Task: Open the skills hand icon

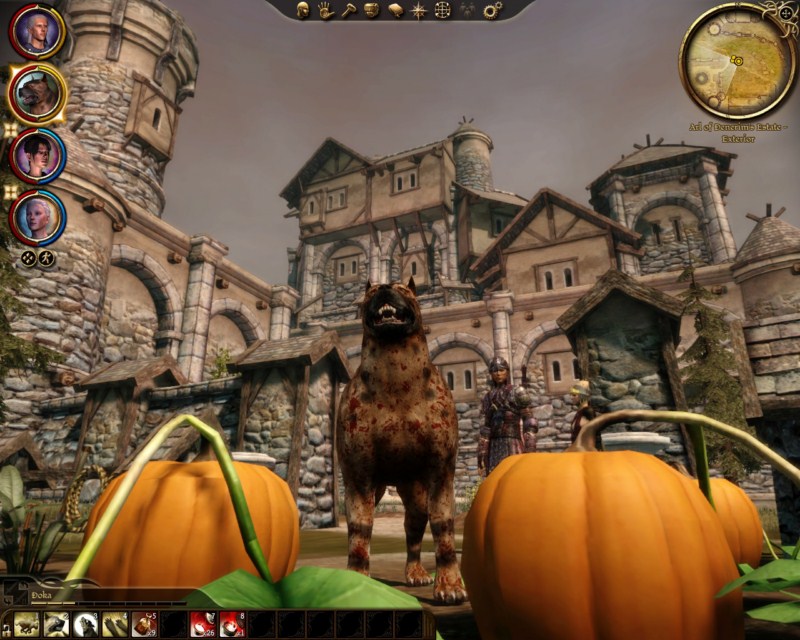Action: [x=326, y=10]
